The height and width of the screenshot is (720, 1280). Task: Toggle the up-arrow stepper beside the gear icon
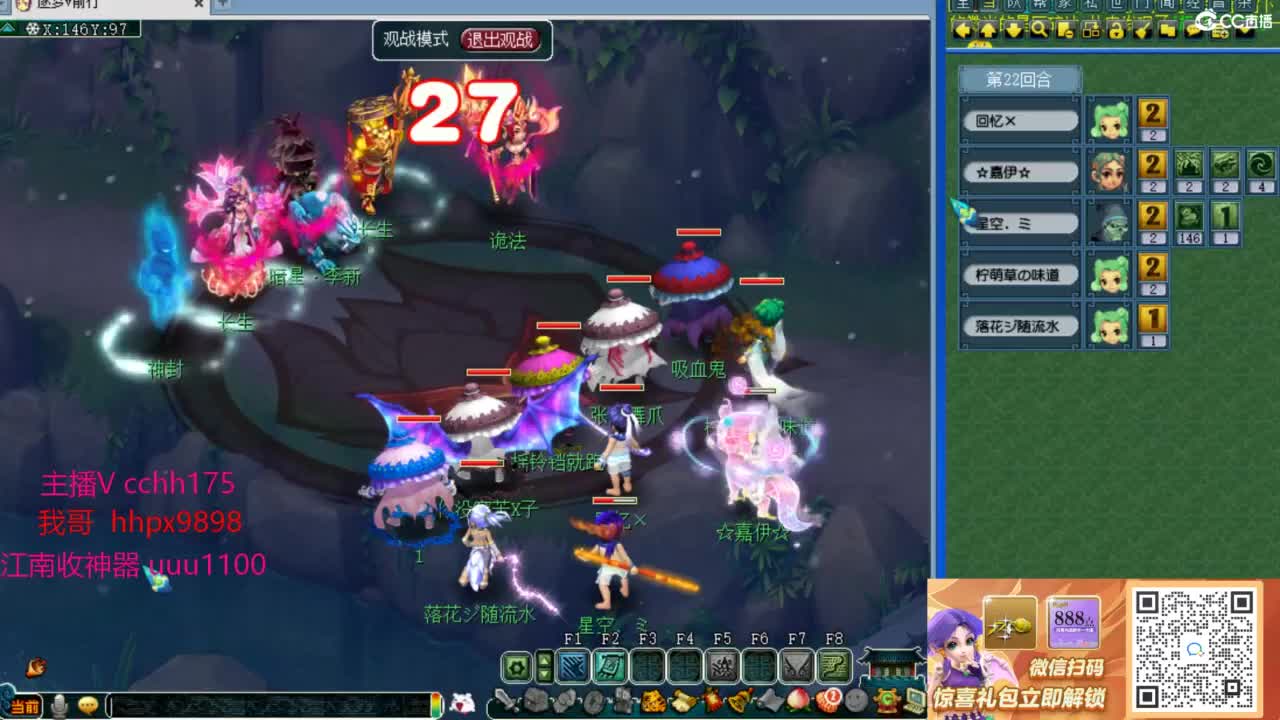543,659
